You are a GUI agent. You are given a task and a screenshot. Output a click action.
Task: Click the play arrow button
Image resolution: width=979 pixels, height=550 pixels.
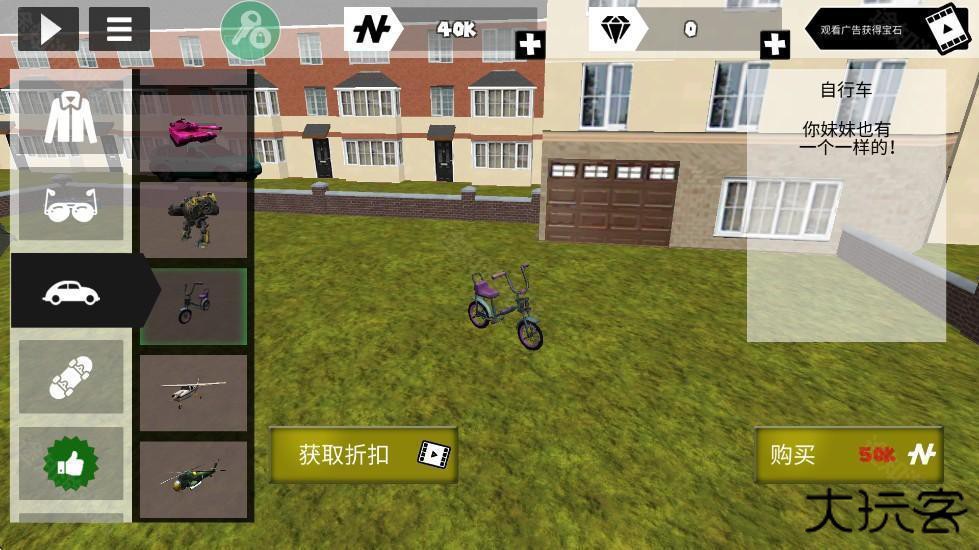click(48, 29)
